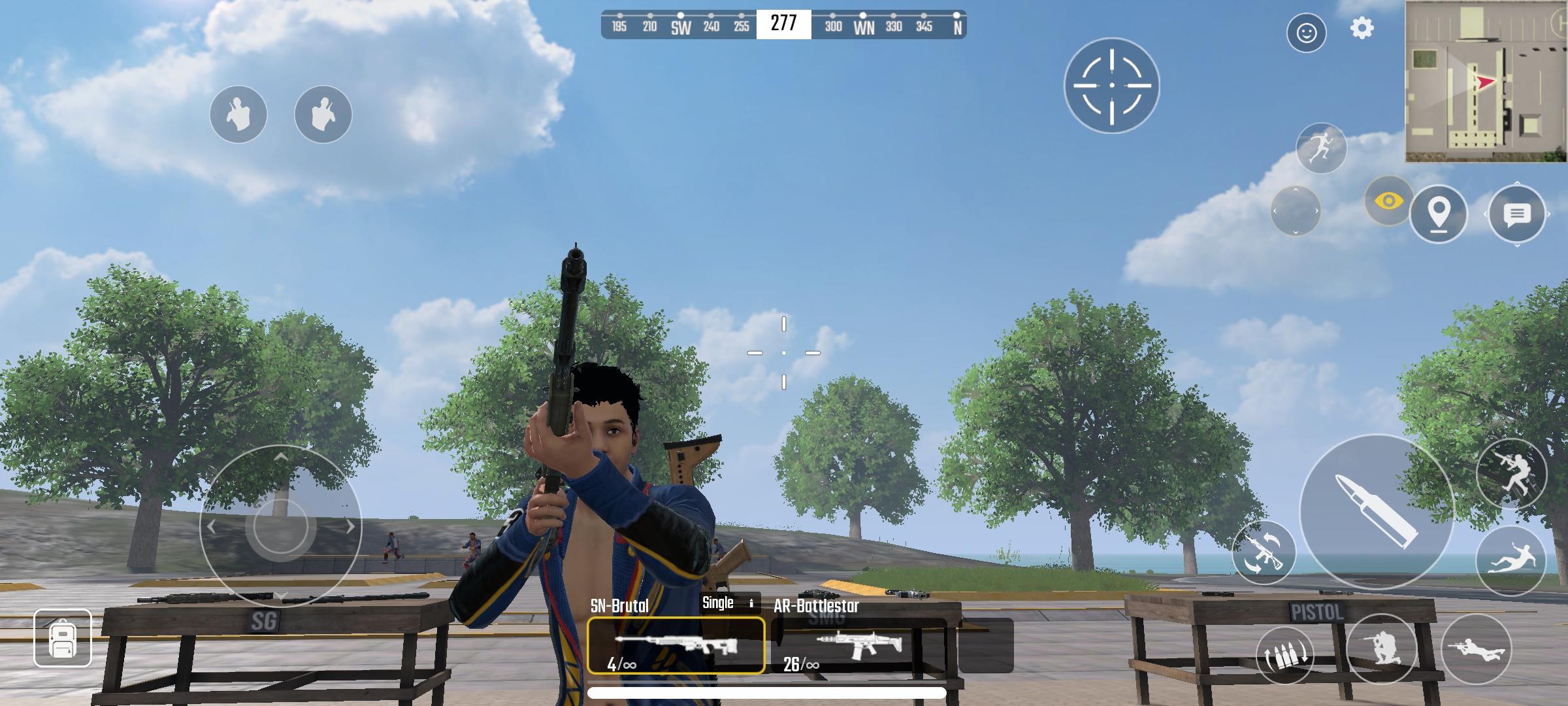Fire weapon with the large bullet button
Image resolution: width=1568 pixels, height=706 pixels.
click(x=1377, y=513)
